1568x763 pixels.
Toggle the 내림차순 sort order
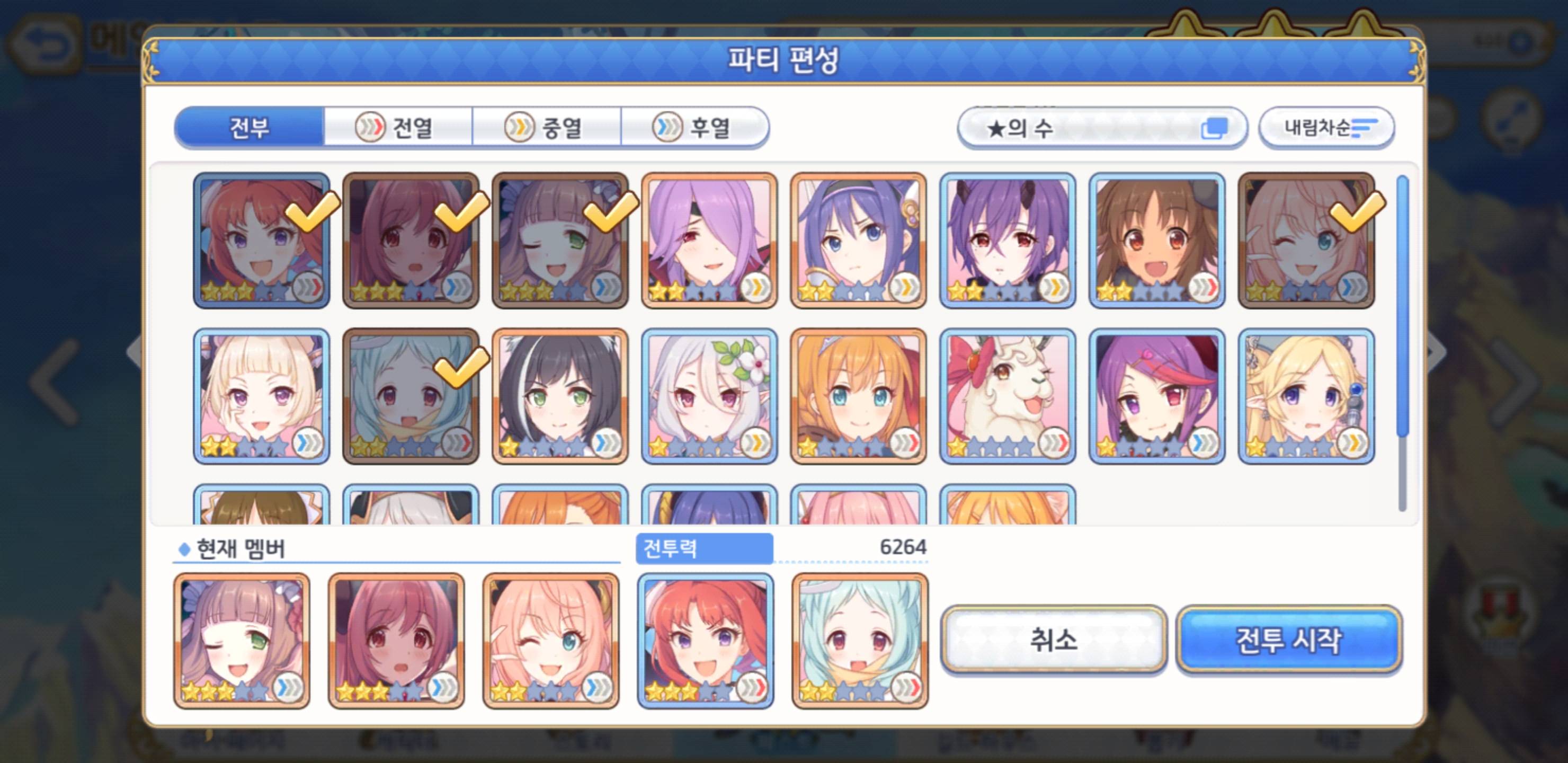[1326, 128]
